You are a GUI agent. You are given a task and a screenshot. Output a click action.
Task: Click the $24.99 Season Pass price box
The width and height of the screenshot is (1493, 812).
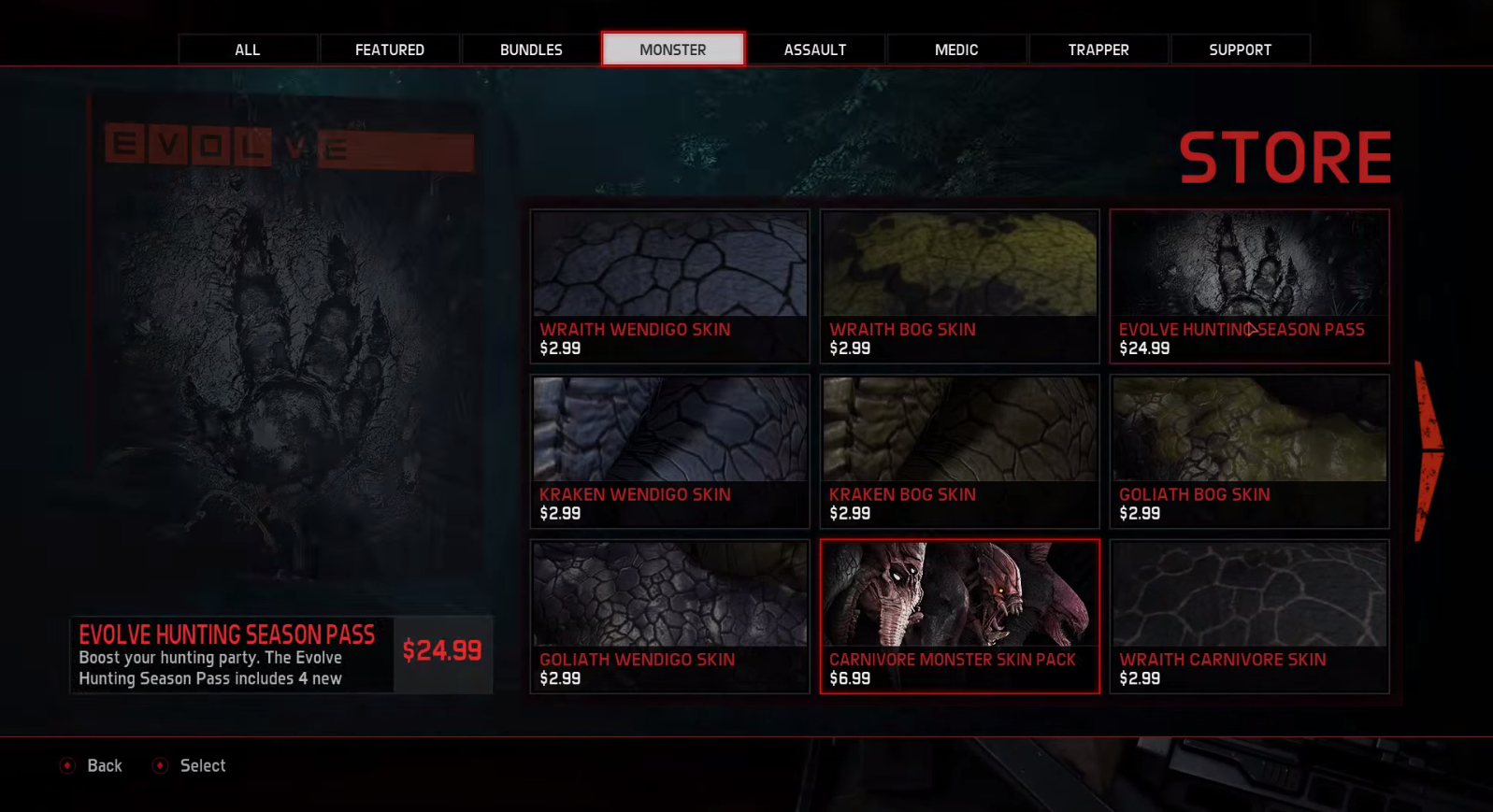point(442,651)
